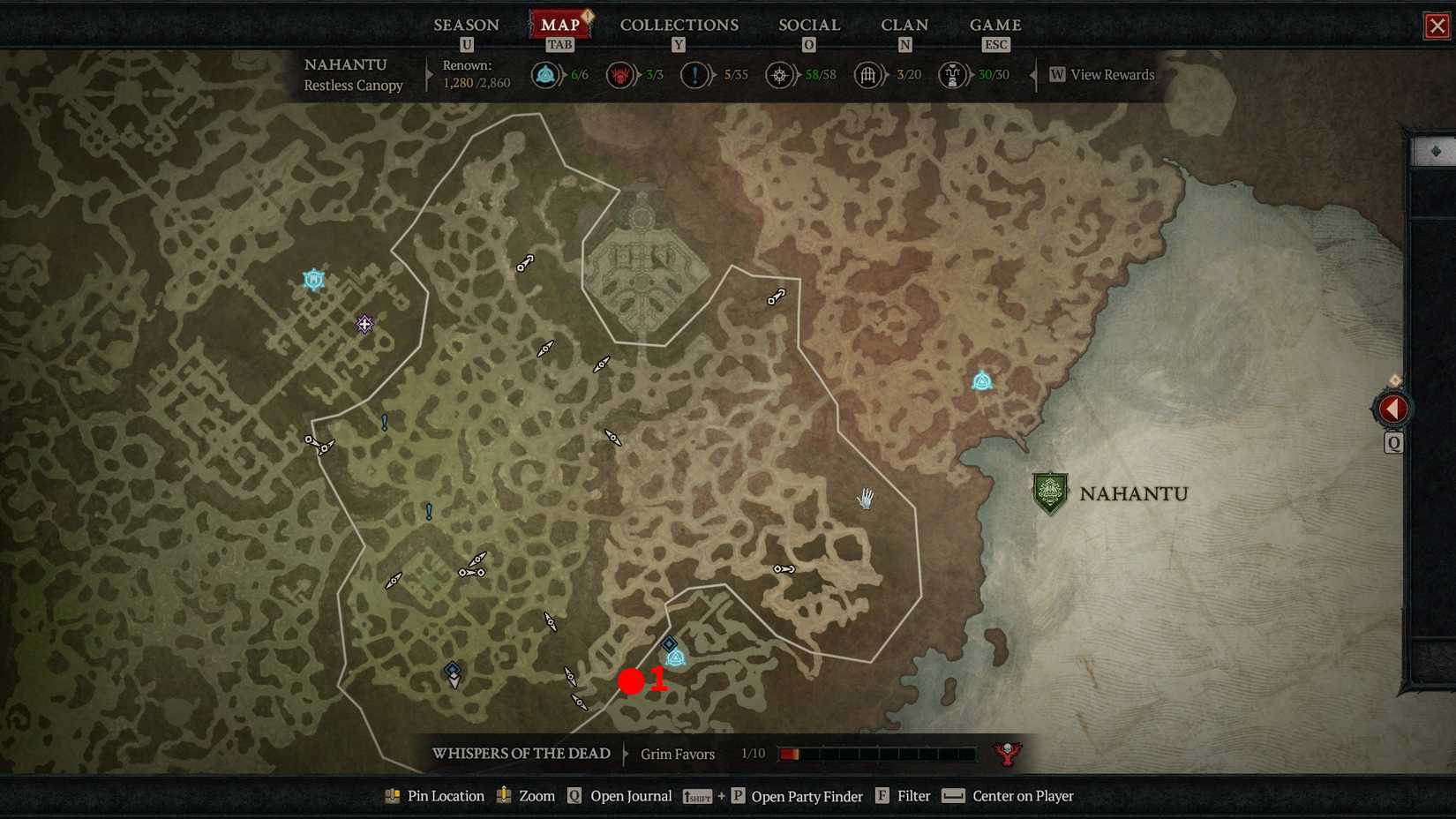Open the SOCIAL menu
Screen dimensions: 1456x819
tap(807, 25)
